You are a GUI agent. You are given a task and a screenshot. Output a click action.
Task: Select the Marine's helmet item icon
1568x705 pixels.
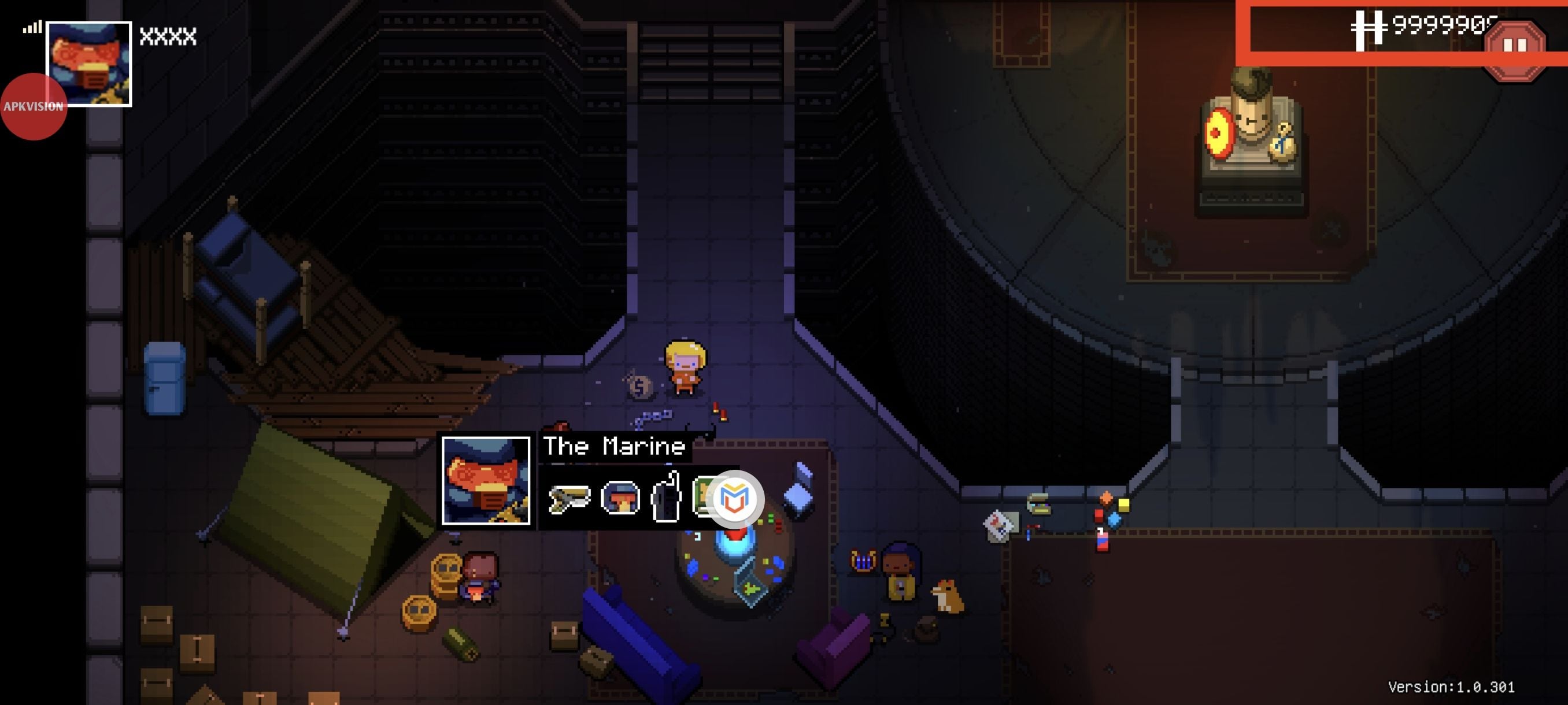tap(620, 499)
